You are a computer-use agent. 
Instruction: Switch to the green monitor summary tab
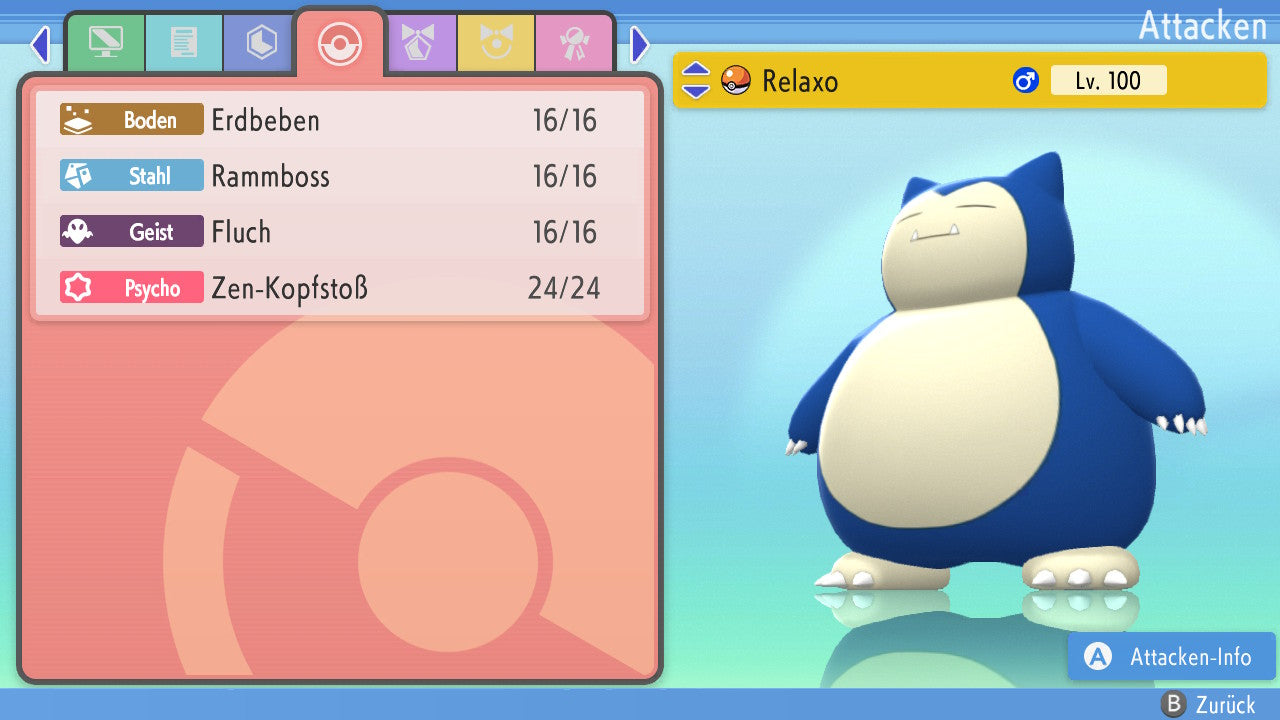tap(105, 43)
